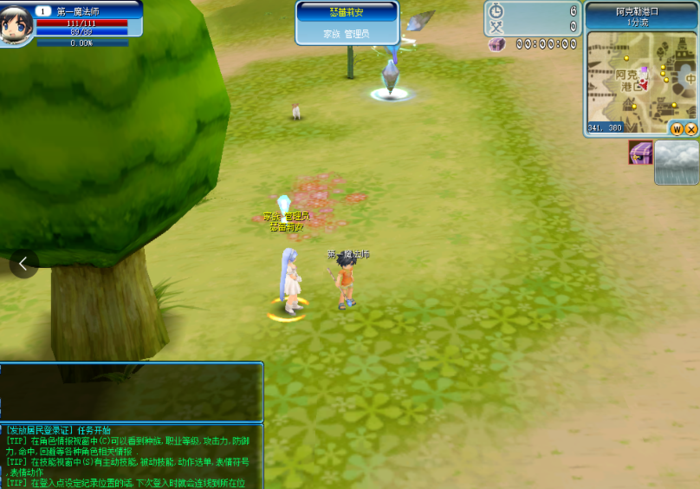Open the purple treasure chest icon below the minimap

tap(640, 153)
